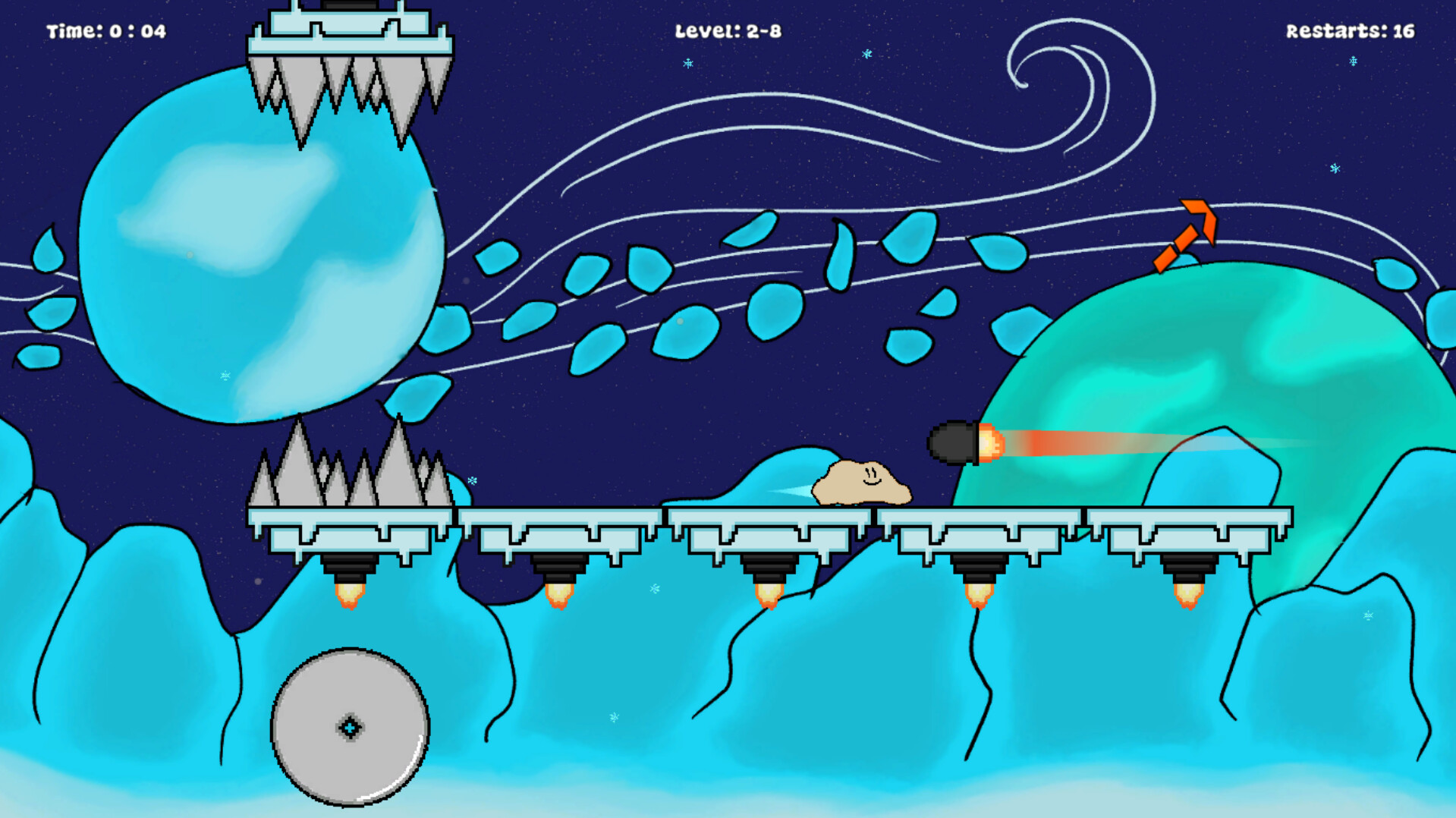The image size is (1456, 818).
Task: Select the flying rocket projectile
Action: point(954,443)
